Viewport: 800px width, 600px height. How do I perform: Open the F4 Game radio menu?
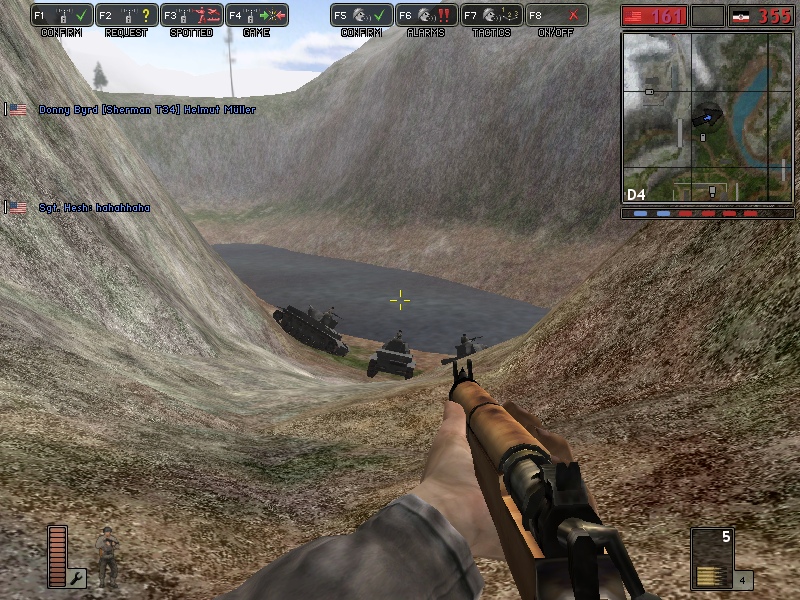(x=257, y=16)
